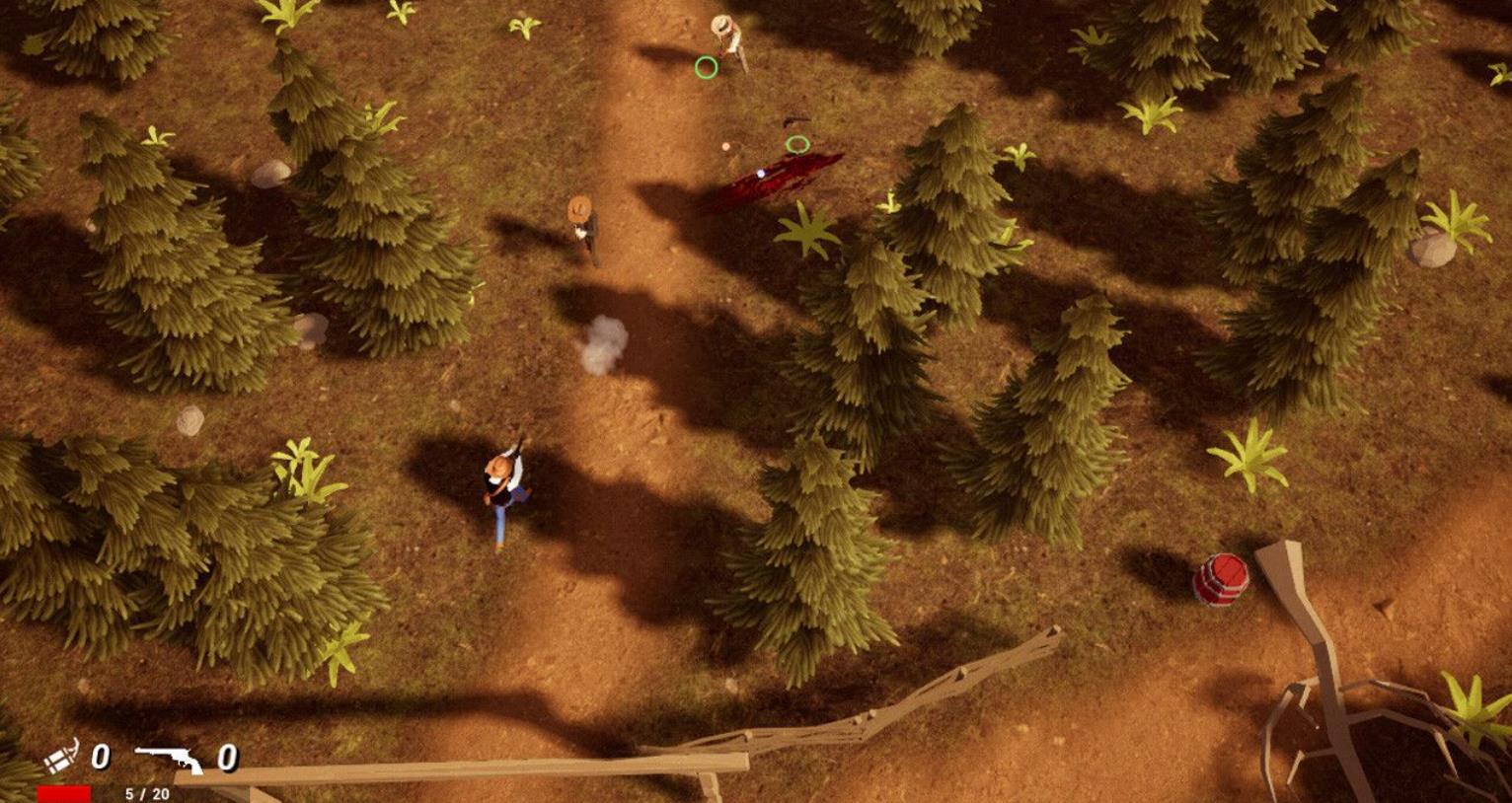
Task: Click the glowing pickup inside the blood pool
Action: click(761, 174)
